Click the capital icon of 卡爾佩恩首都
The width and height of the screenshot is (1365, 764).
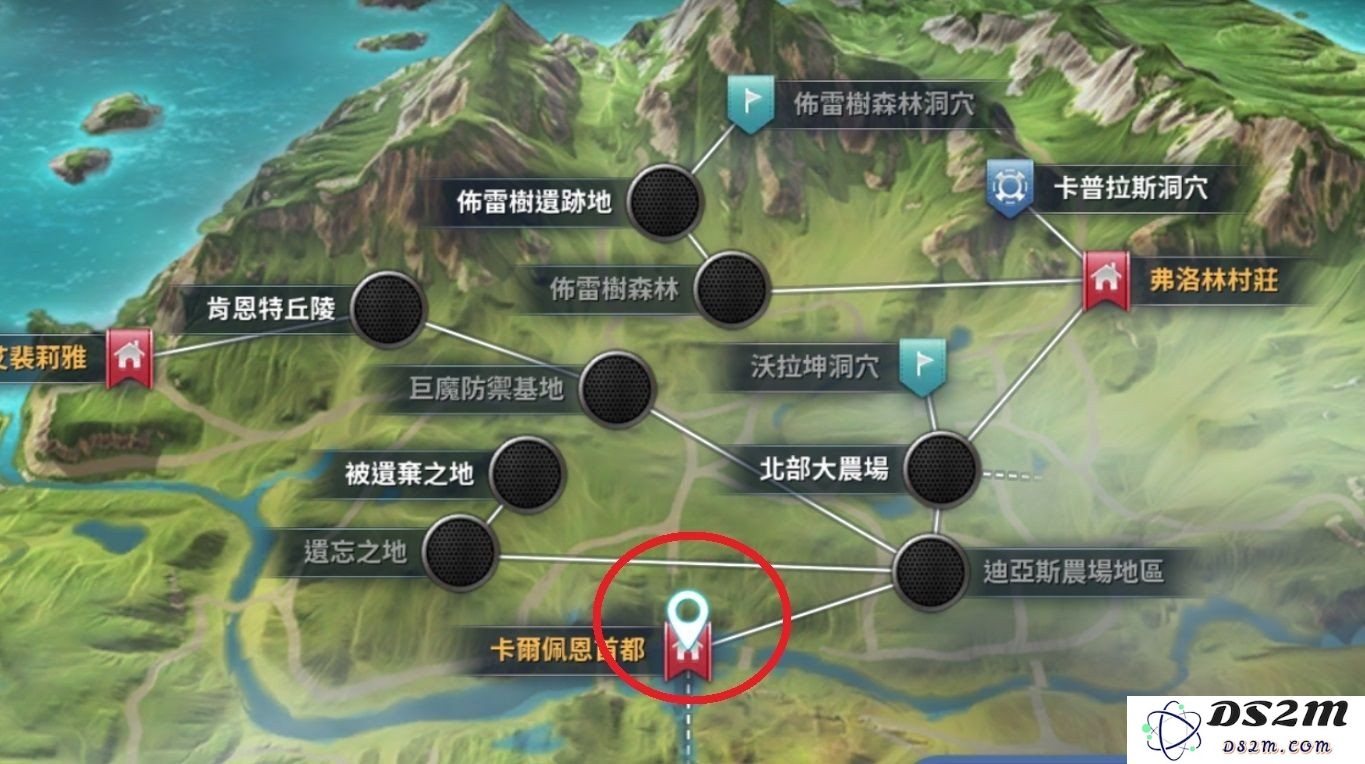coord(687,650)
